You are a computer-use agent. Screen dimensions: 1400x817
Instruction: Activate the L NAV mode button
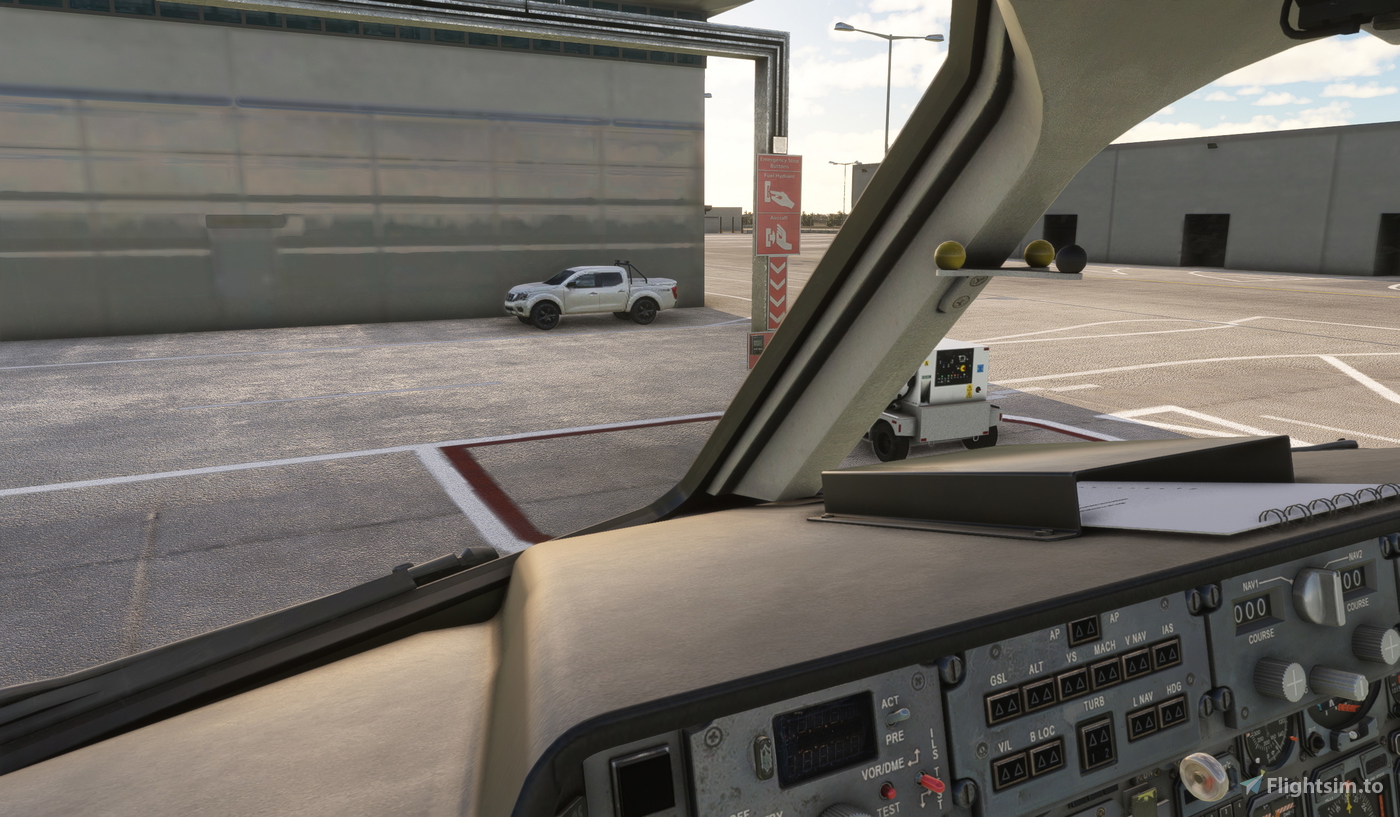click(x=1142, y=723)
